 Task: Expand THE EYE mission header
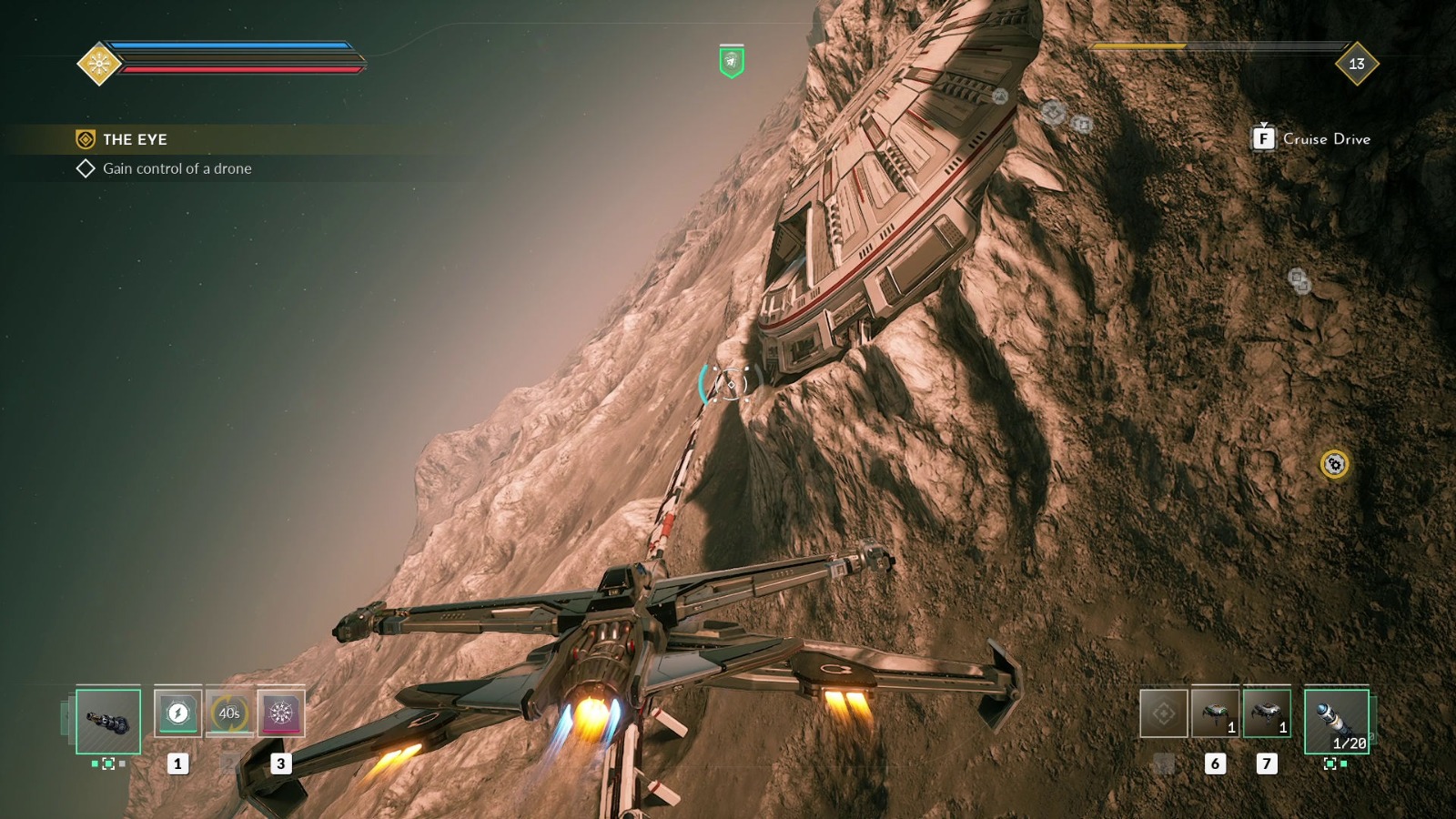click(x=85, y=139)
